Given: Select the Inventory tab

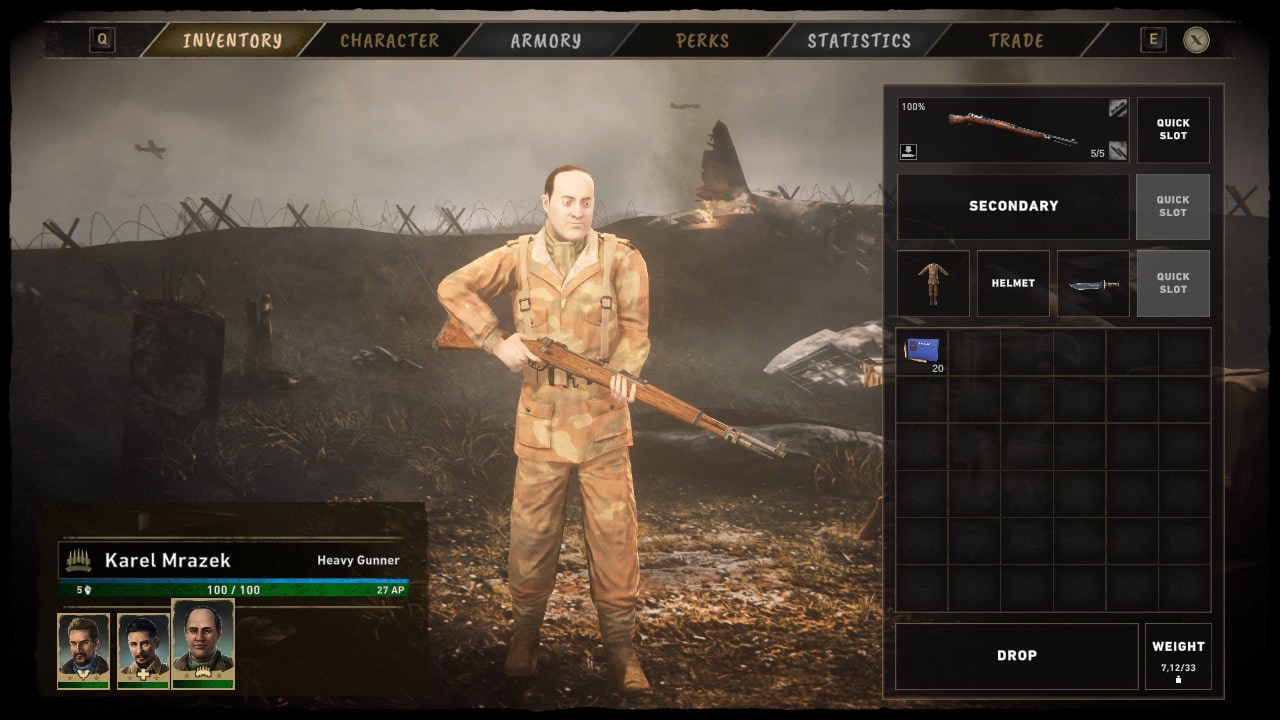Looking at the screenshot, I should pyautogui.click(x=232, y=41).
